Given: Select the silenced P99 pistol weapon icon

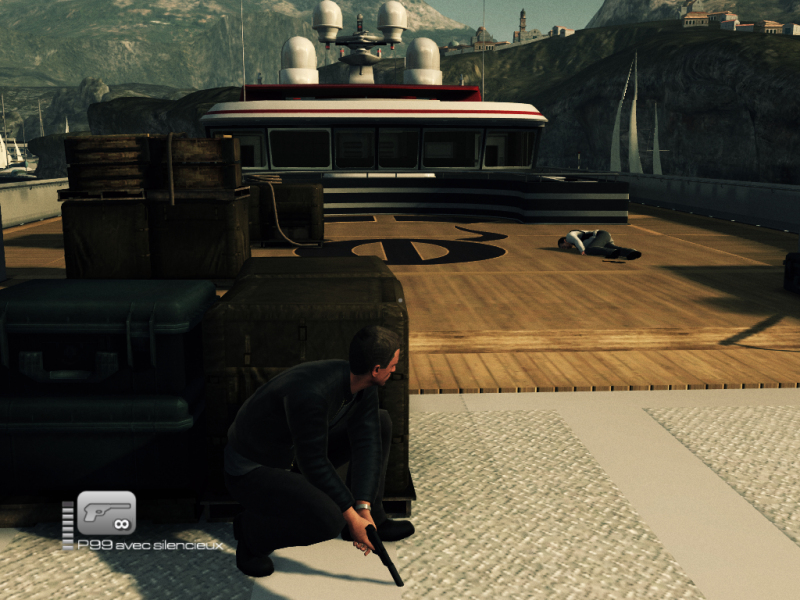Looking at the screenshot, I should tap(106, 513).
